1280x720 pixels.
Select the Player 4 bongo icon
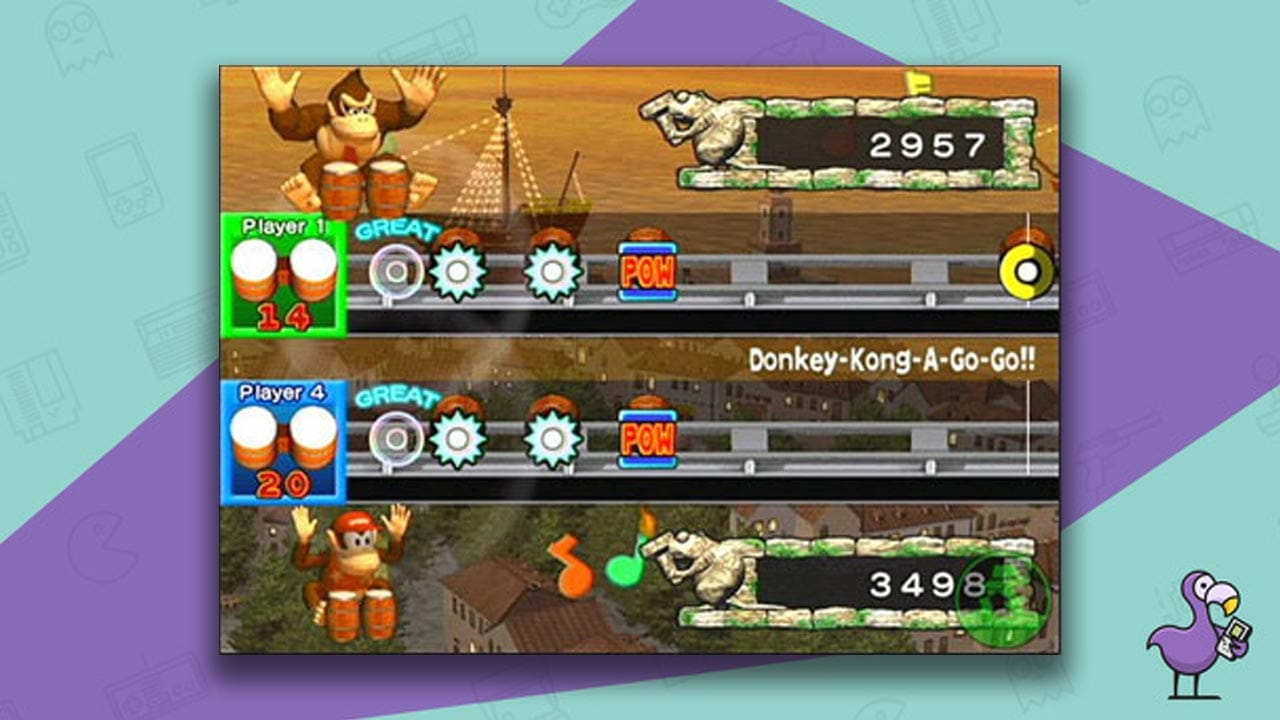pos(284,438)
